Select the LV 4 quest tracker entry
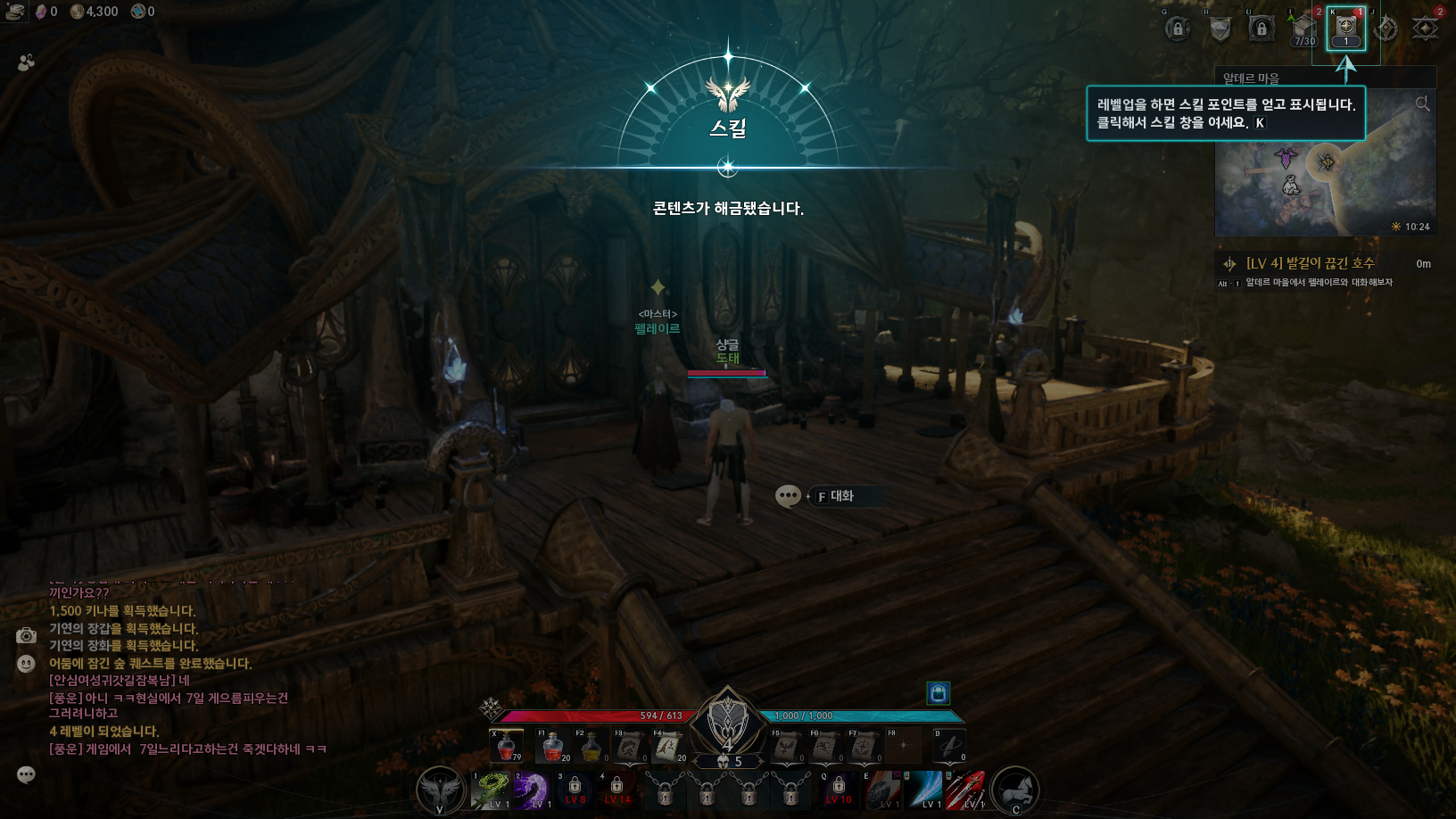The width and height of the screenshot is (1456, 819). click(1310, 263)
